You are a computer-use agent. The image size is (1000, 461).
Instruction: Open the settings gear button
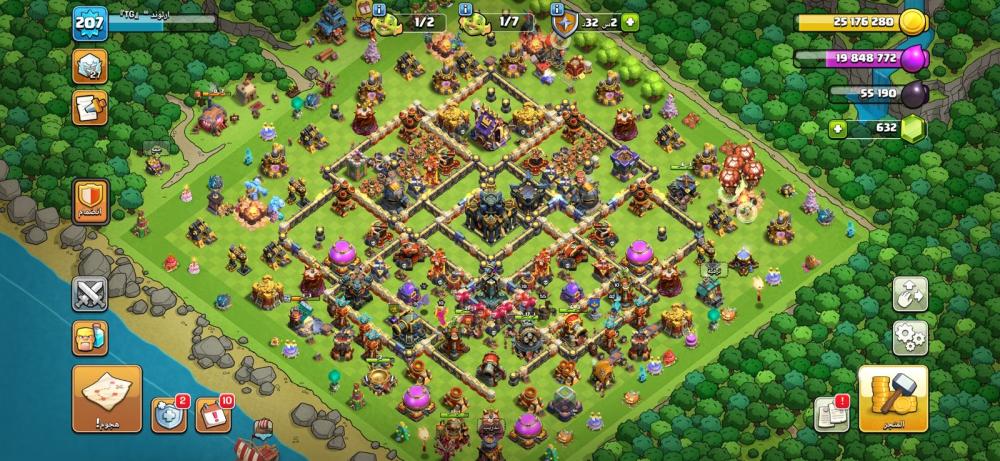pos(910,337)
